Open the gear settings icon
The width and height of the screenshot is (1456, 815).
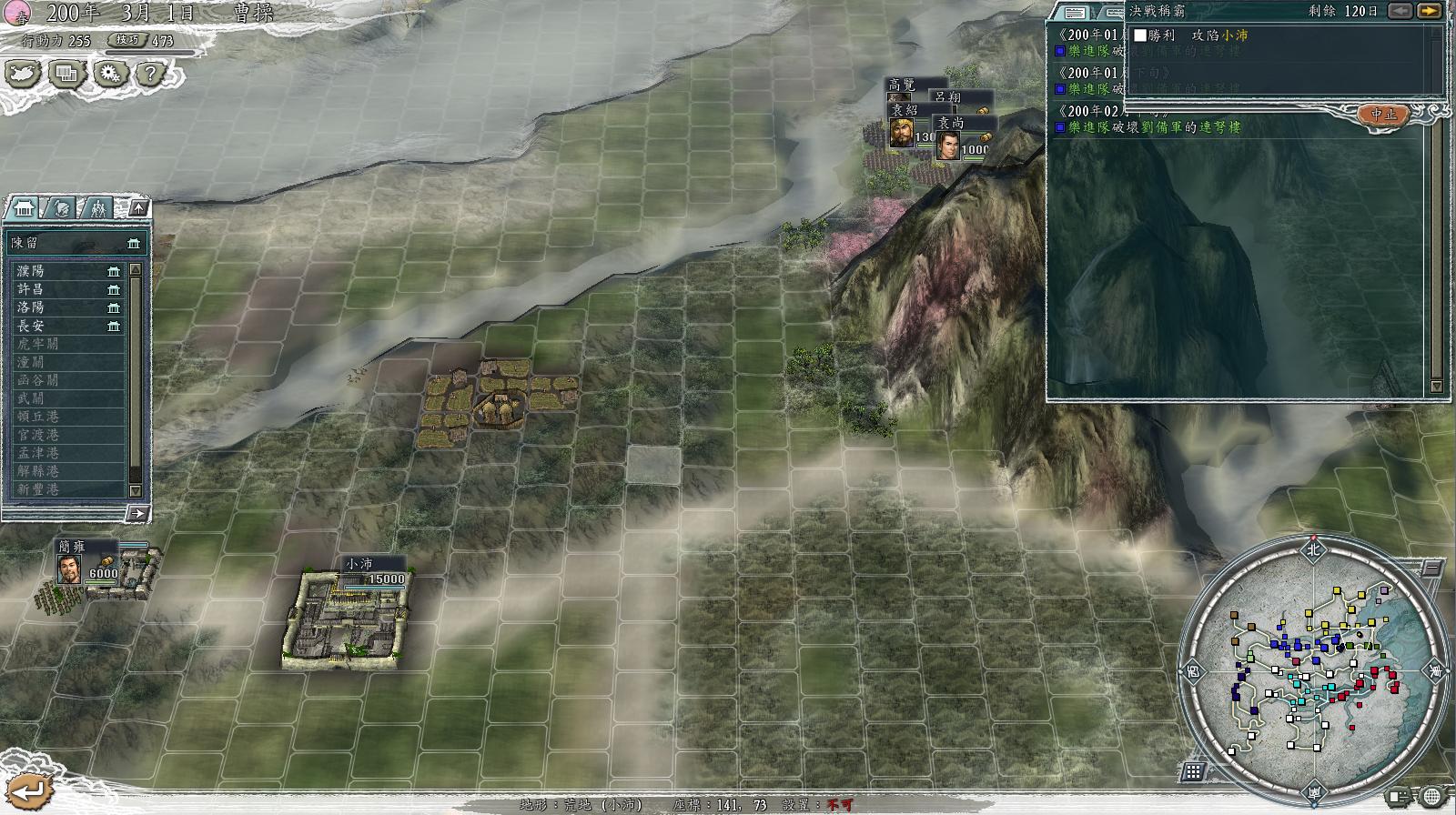[110, 73]
